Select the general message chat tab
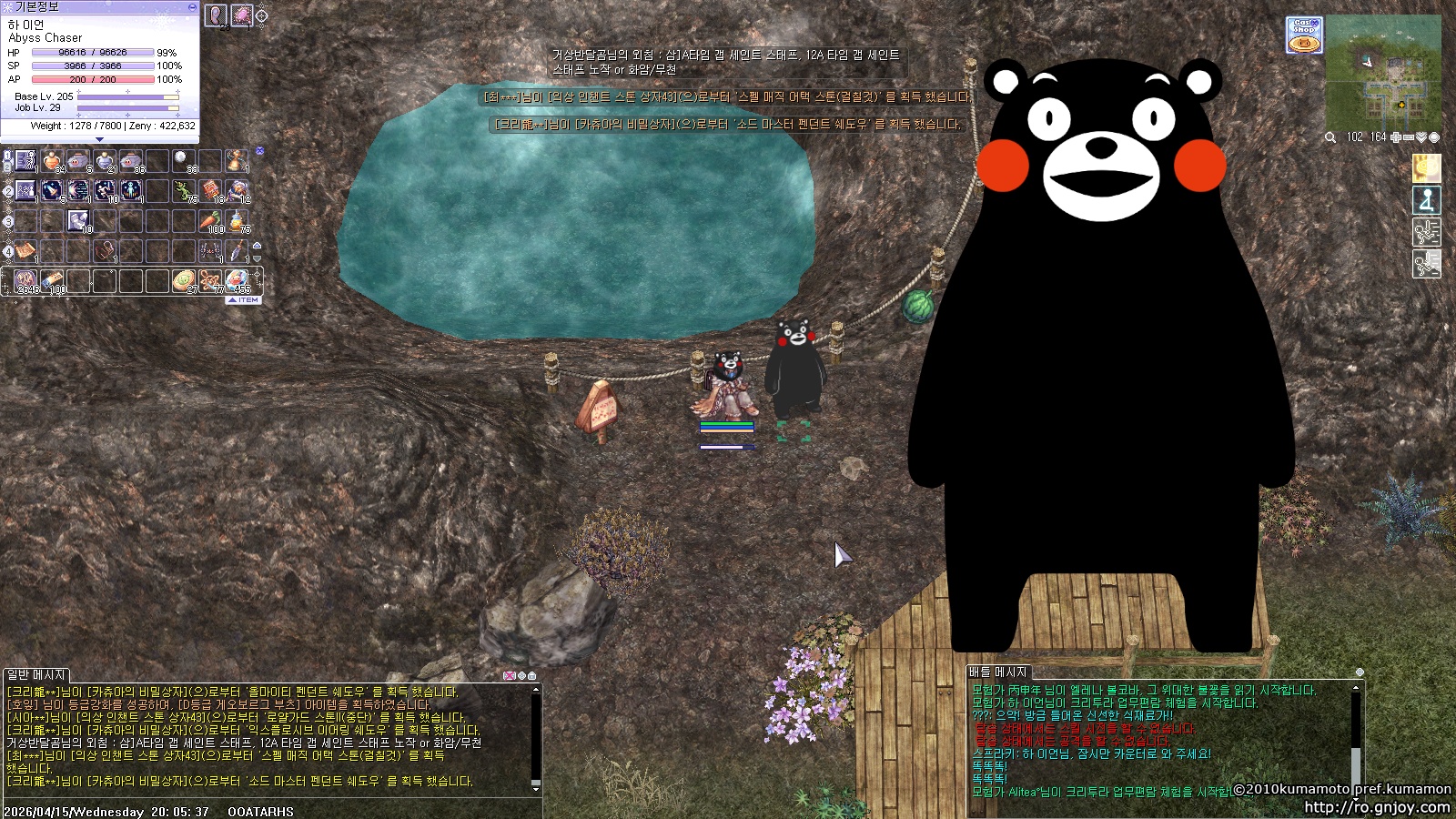The height and width of the screenshot is (819, 1456). [x=36, y=674]
